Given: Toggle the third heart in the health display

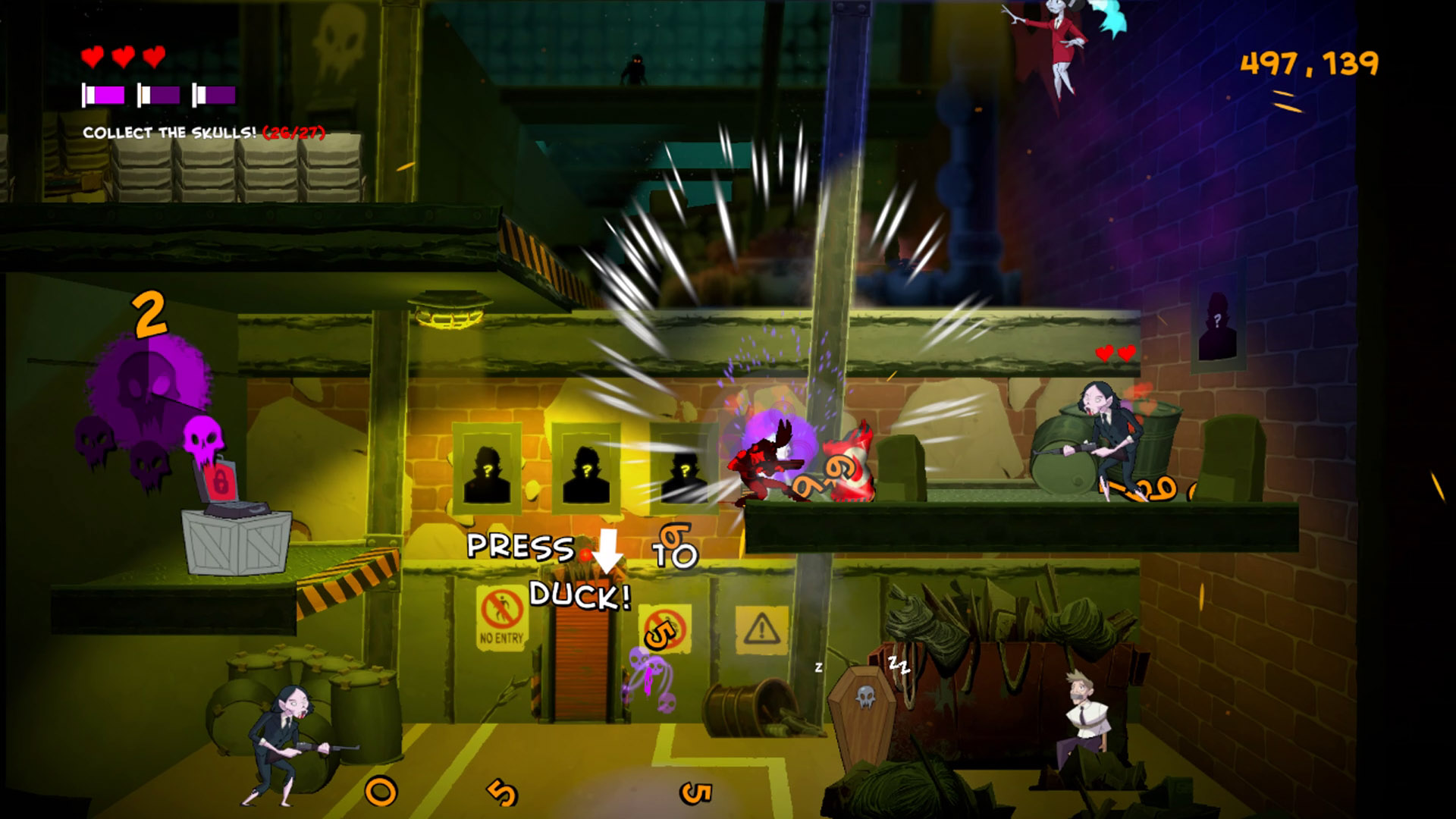Looking at the screenshot, I should tap(155, 55).
